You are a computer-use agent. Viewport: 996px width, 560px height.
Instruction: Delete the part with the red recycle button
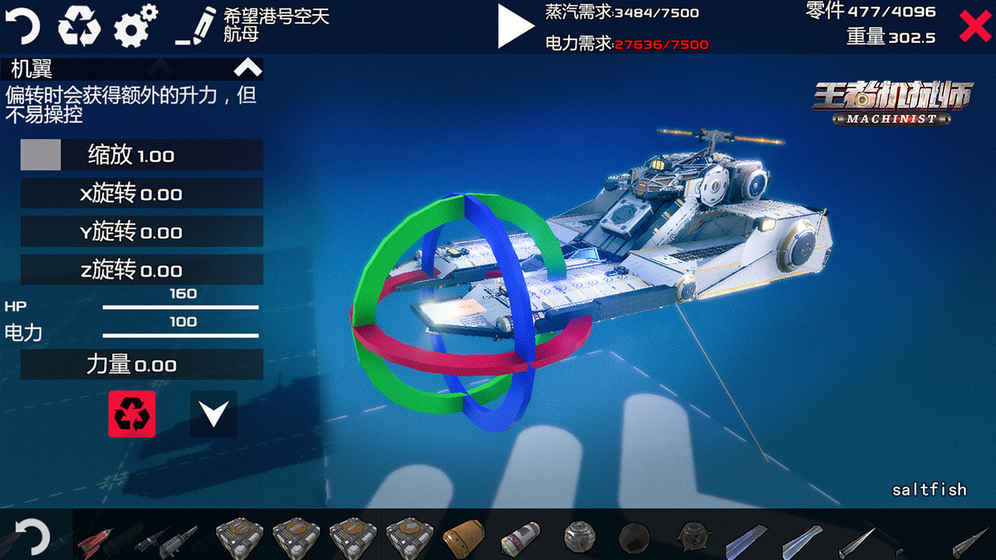tap(132, 414)
